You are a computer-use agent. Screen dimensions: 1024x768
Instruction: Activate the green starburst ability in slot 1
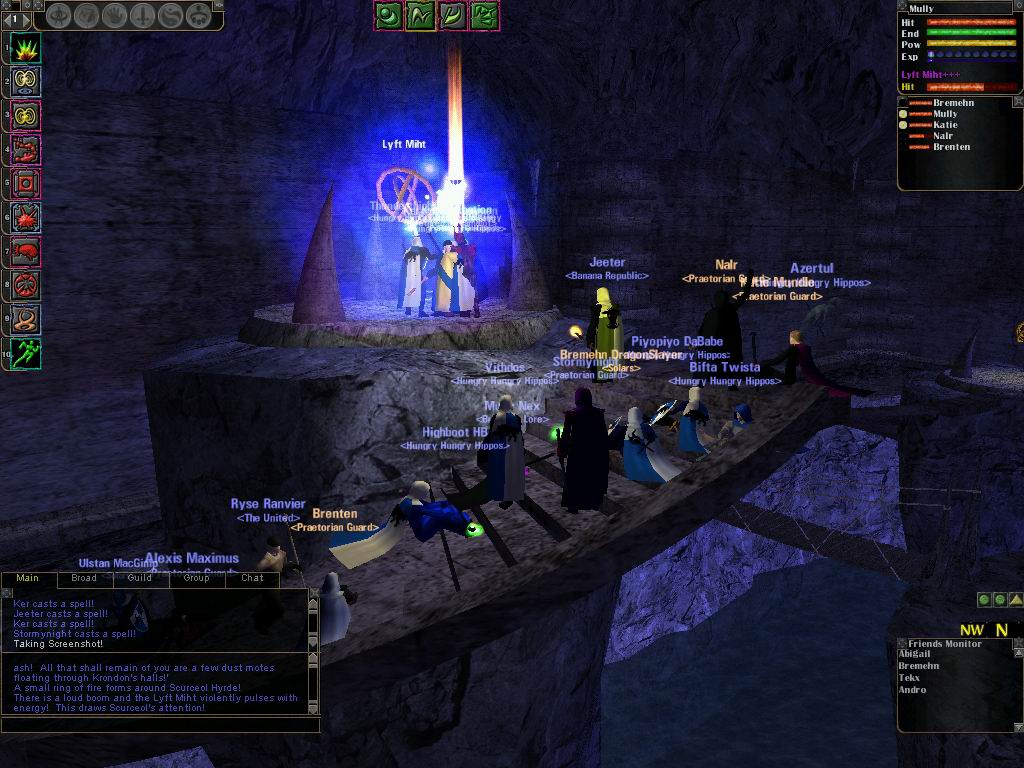click(x=26, y=47)
